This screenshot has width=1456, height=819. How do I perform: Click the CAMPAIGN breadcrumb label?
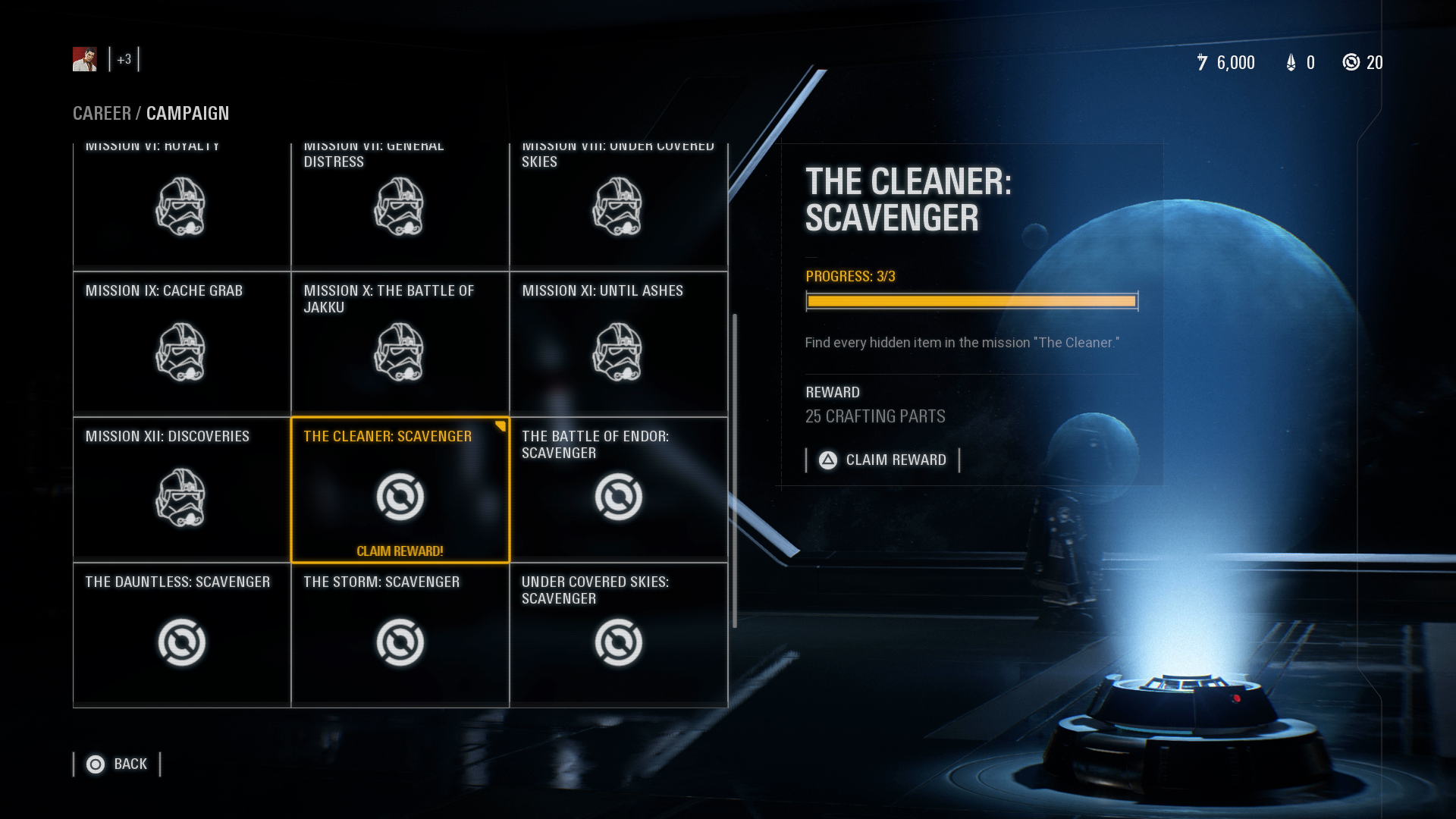pyautogui.click(x=188, y=114)
